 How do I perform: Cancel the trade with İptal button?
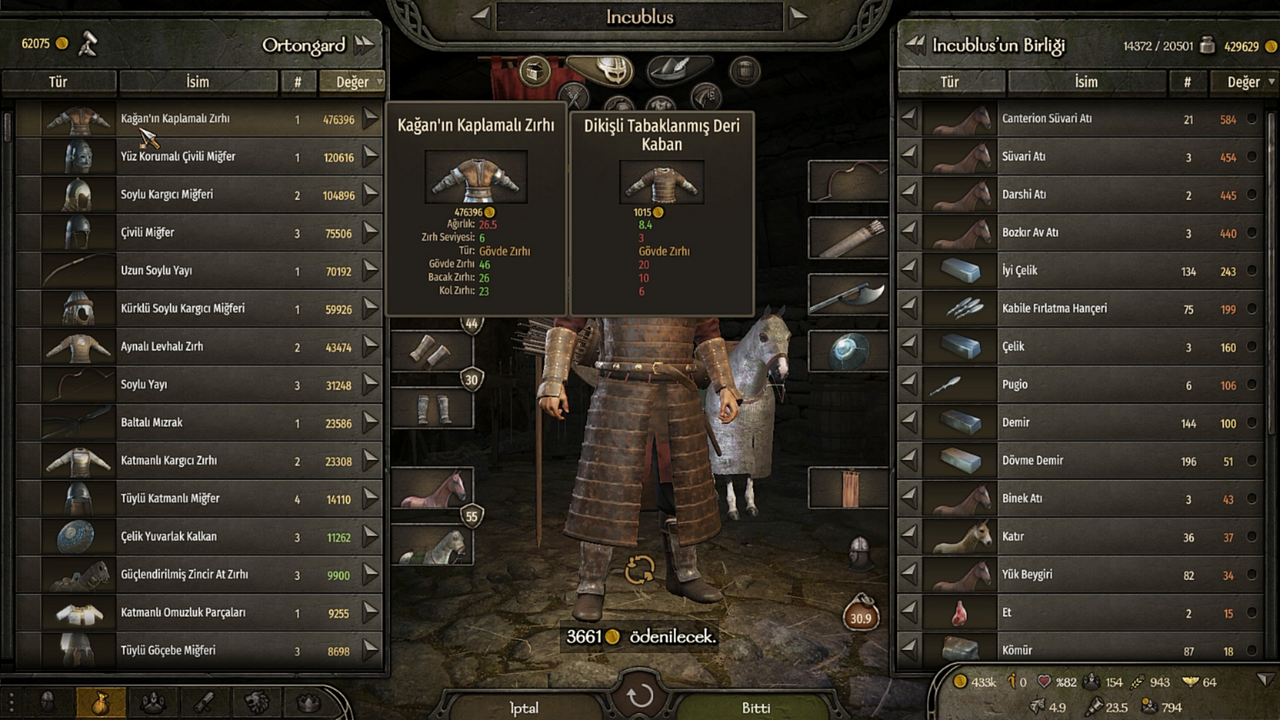[524, 707]
